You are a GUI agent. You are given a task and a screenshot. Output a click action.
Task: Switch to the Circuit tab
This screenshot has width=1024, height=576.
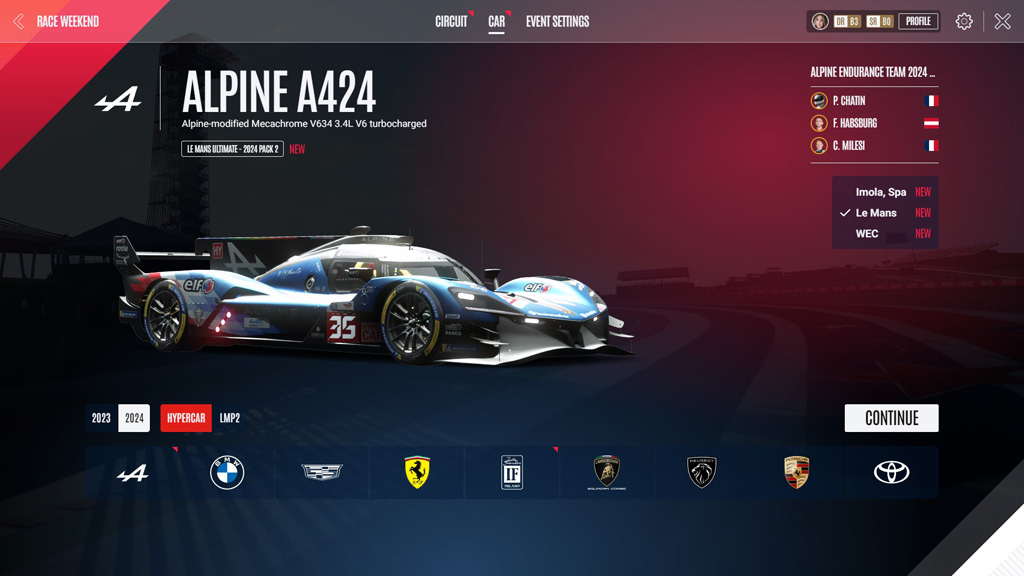click(x=451, y=21)
